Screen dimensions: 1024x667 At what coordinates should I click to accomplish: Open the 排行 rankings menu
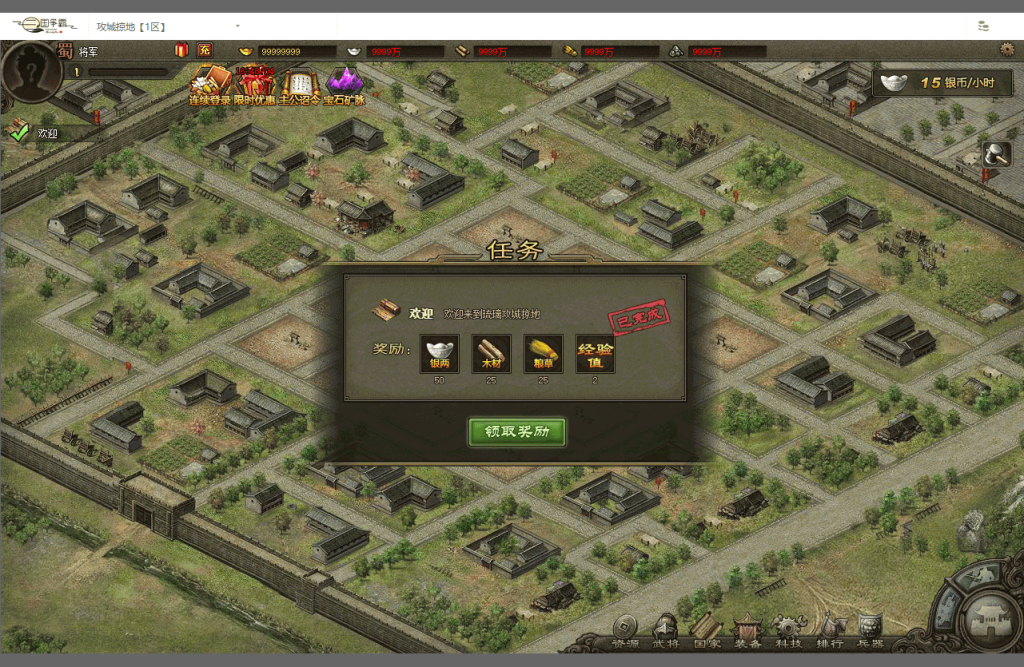click(x=829, y=632)
